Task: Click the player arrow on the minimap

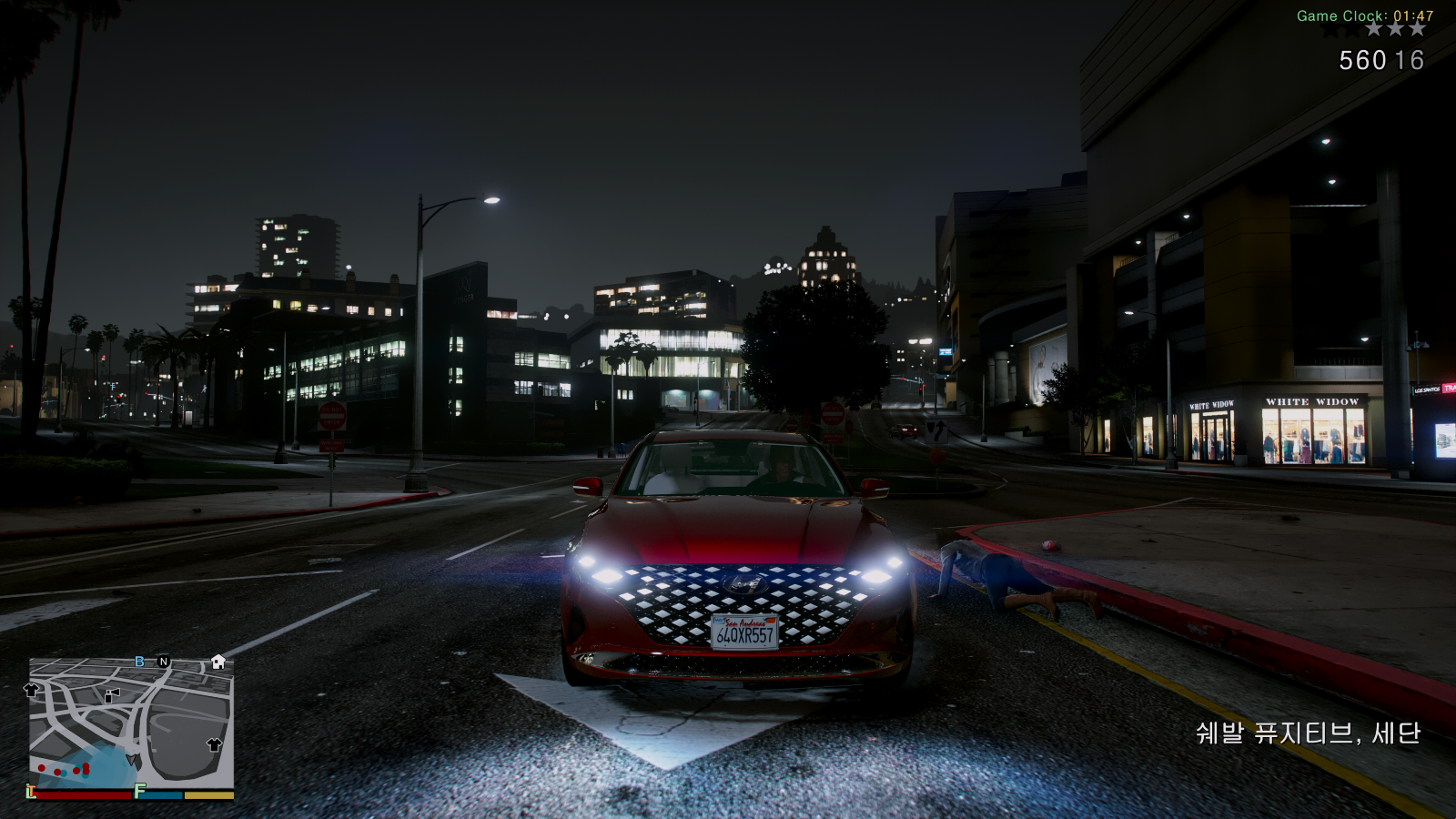Action: [133, 760]
